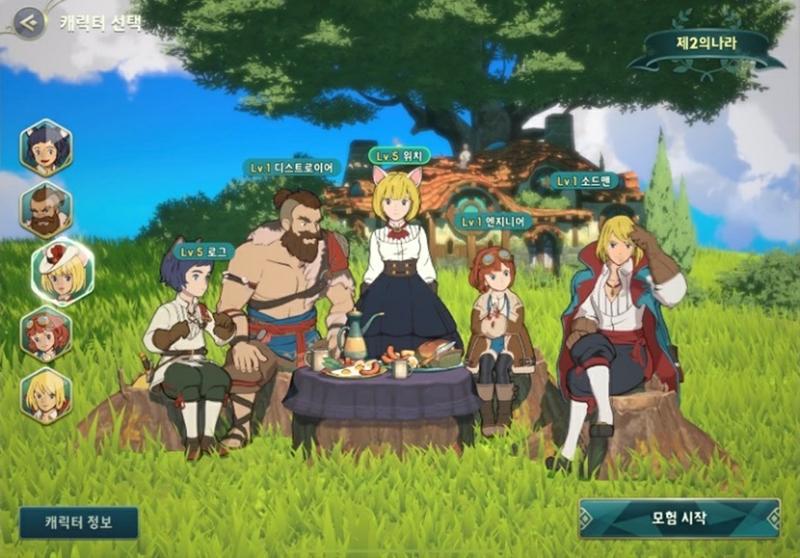
Task: Click the Lv 5 로그 name tag
Action: point(203,252)
